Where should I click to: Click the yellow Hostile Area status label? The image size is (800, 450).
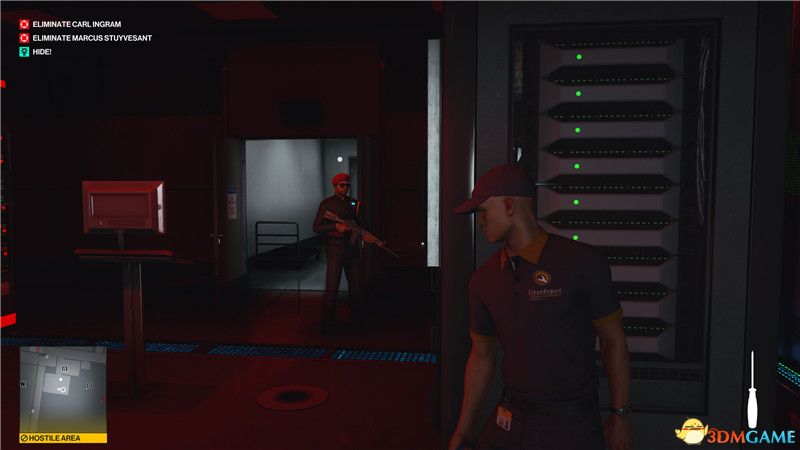62,438
